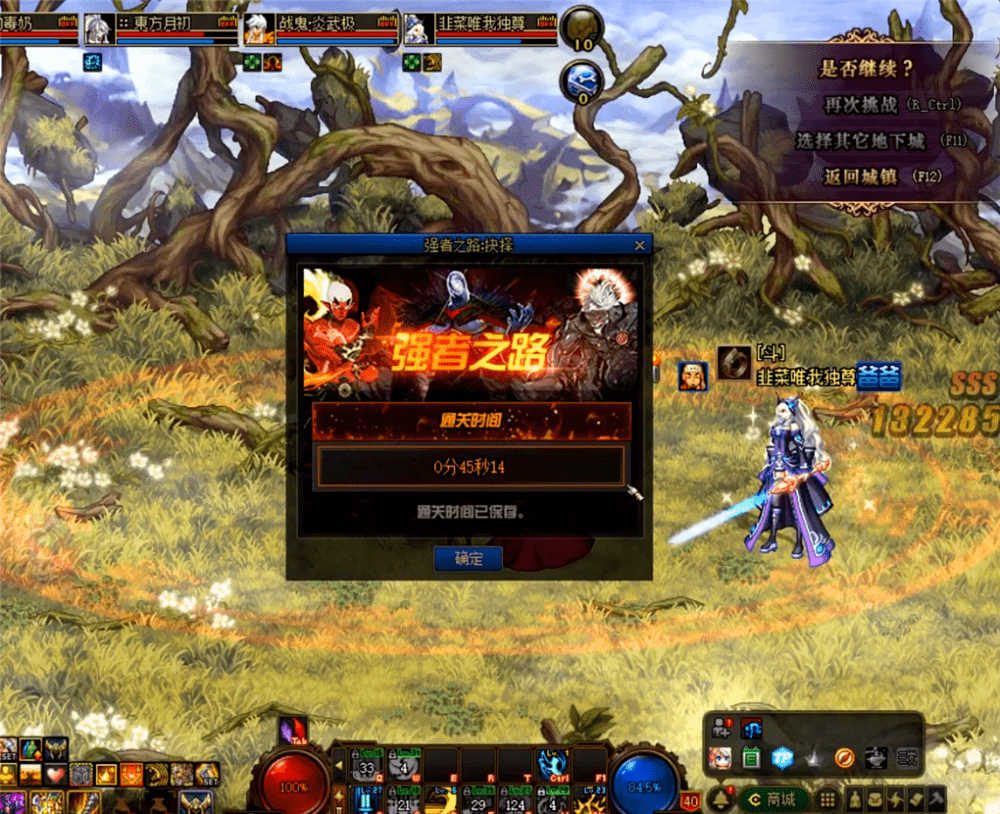Close the 强者之路 result dialog
This screenshot has width=1000, height=814.
click(640, 245)
